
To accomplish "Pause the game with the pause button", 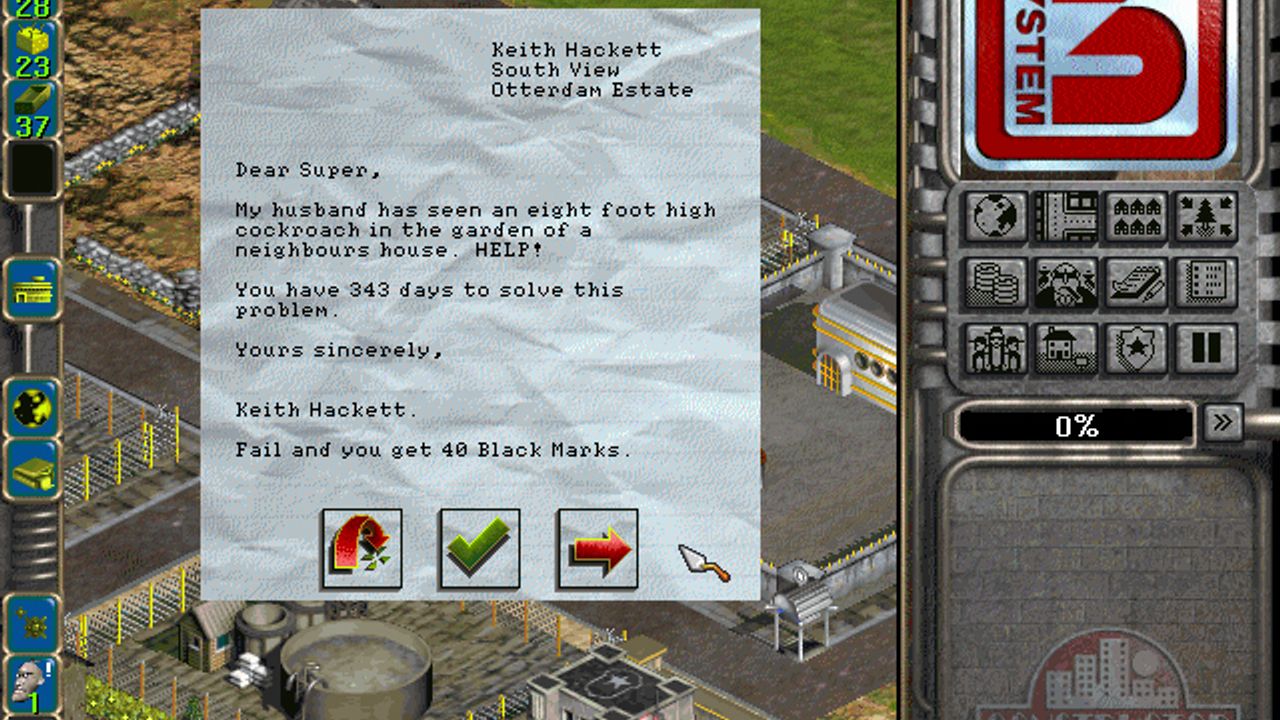I will (x=1206, y=349).
